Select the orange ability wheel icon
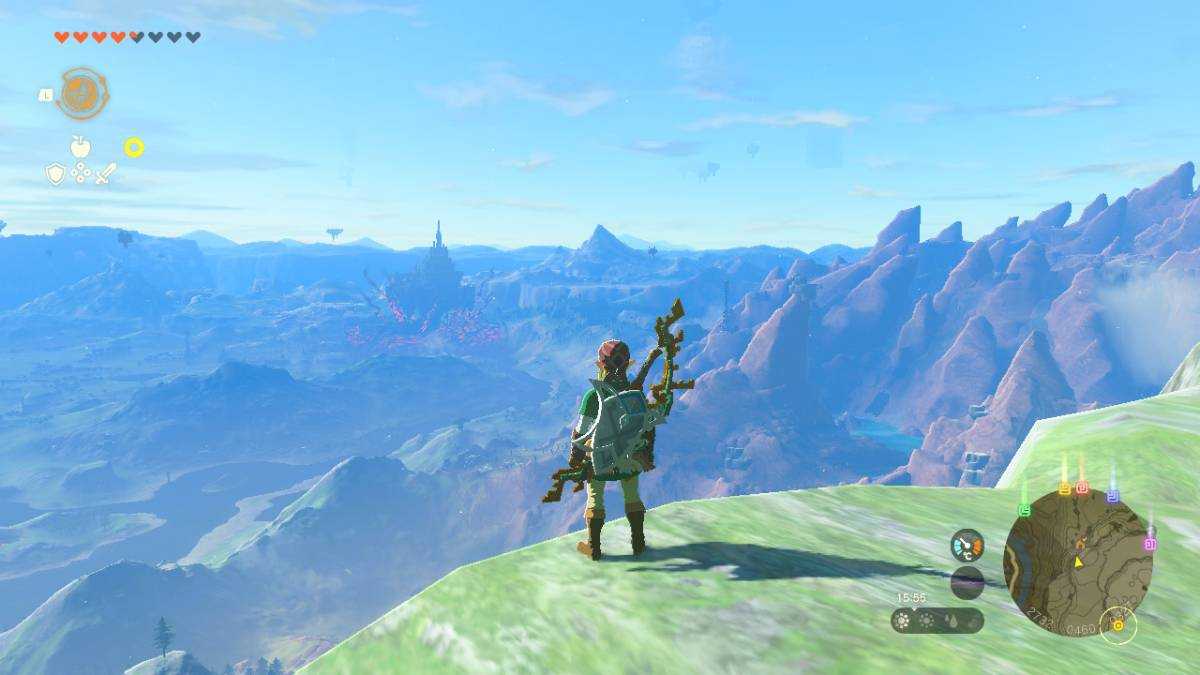Viewport: 1200px width, 675px height. click(82, 94)
